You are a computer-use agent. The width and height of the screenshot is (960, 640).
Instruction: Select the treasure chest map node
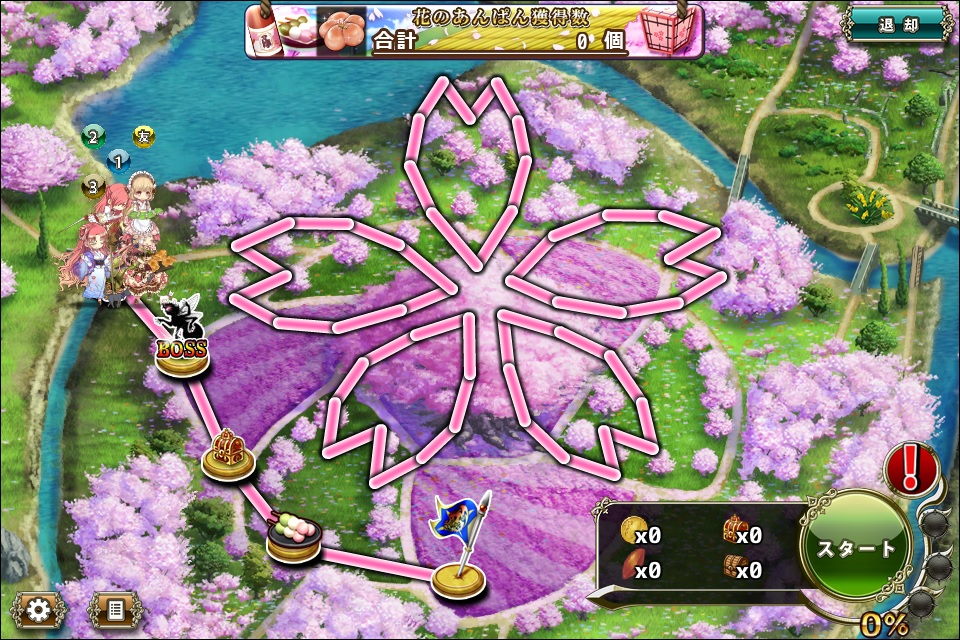[230, 456]
